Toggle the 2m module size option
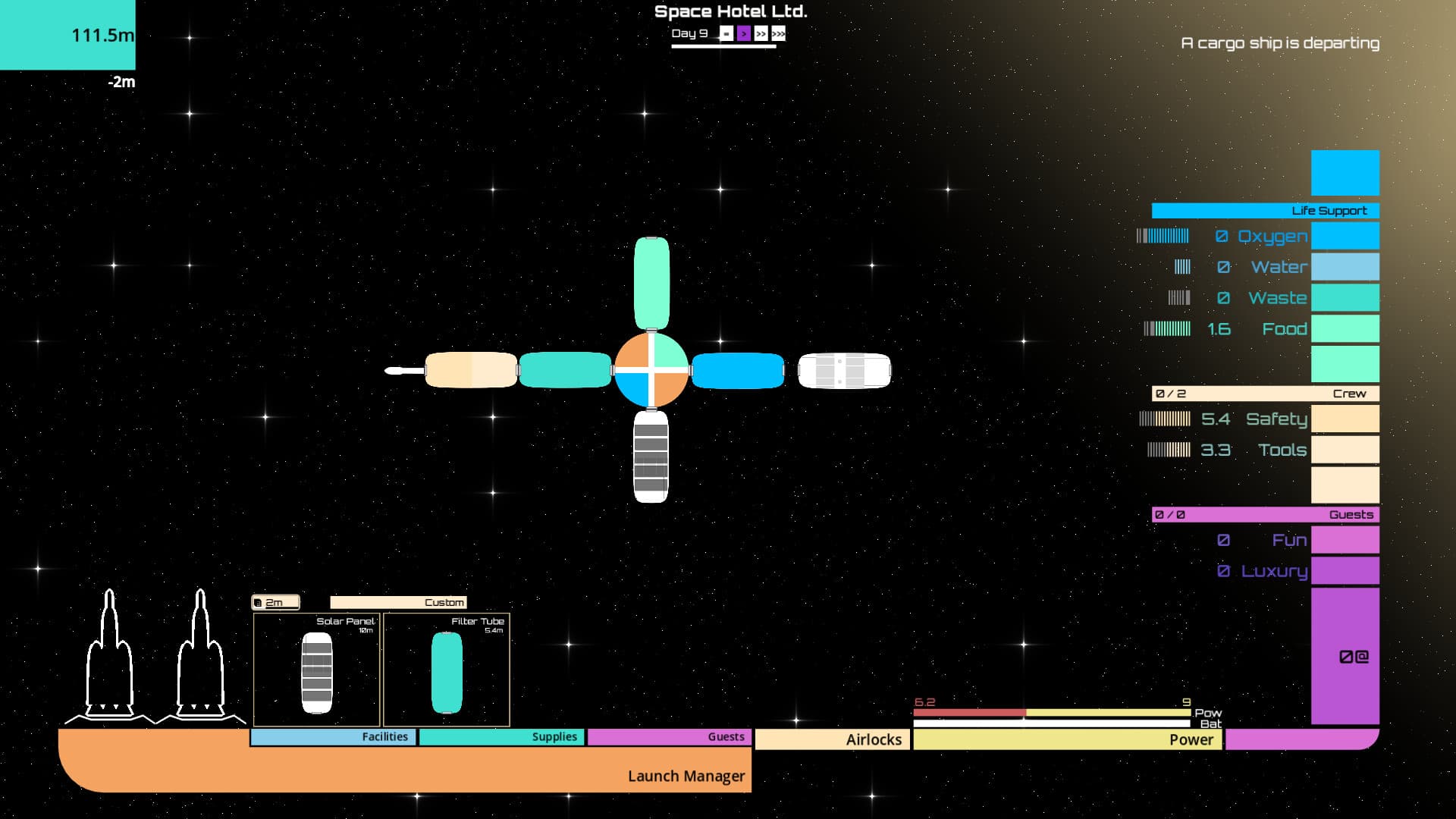1456x819 pixels. tap(275, 601)
